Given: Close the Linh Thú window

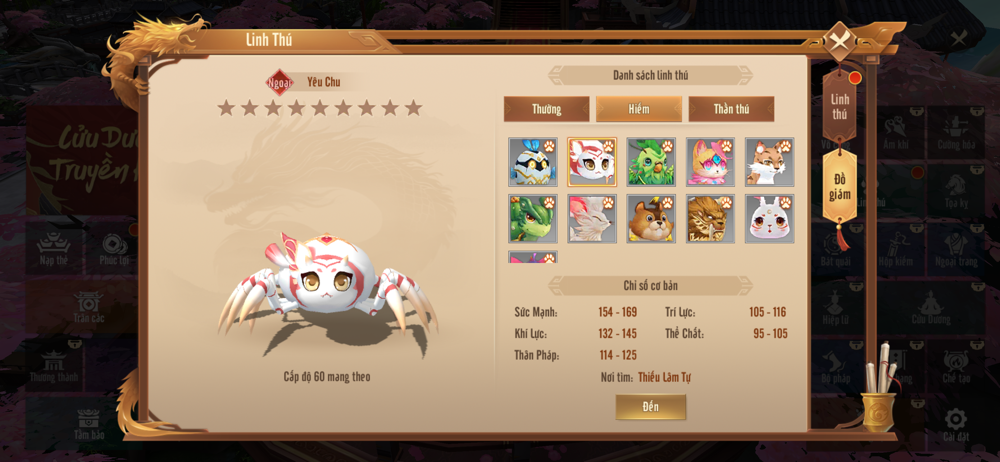Looking at the screenshot, I should 838,42.
